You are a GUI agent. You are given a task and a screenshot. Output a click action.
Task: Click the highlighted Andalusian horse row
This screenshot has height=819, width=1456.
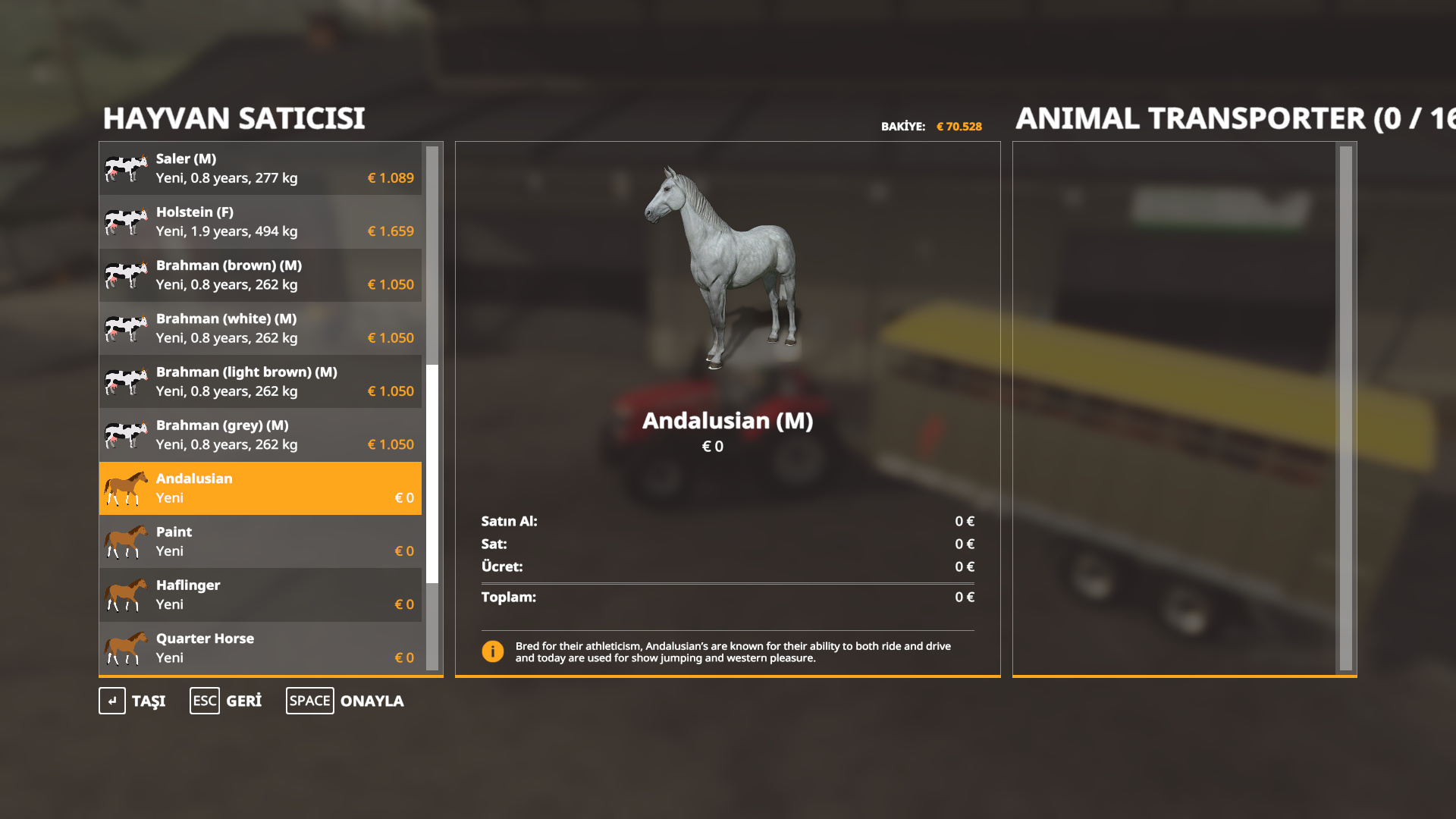(x=260, y=488)
